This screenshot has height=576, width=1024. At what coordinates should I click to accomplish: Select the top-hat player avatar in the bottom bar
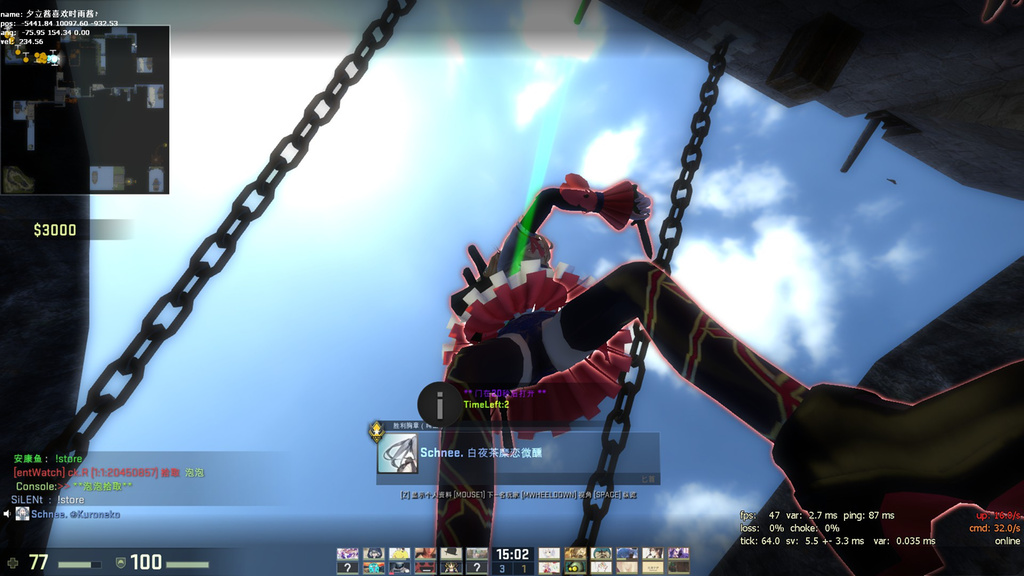[x=451, y=553]
